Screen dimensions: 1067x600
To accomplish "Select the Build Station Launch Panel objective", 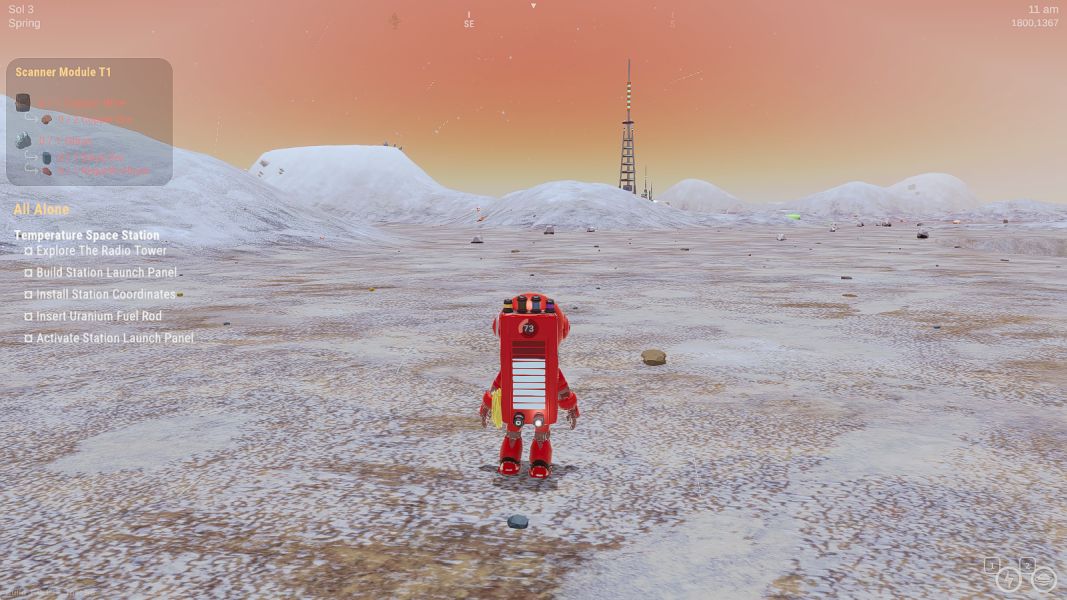I will [x=106, y=272].
